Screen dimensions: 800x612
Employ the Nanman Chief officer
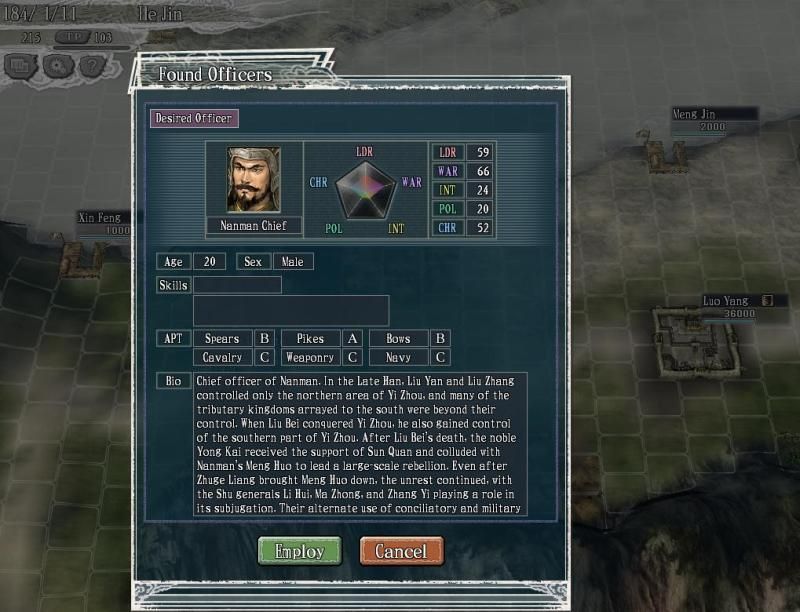(x=299, y=551)
